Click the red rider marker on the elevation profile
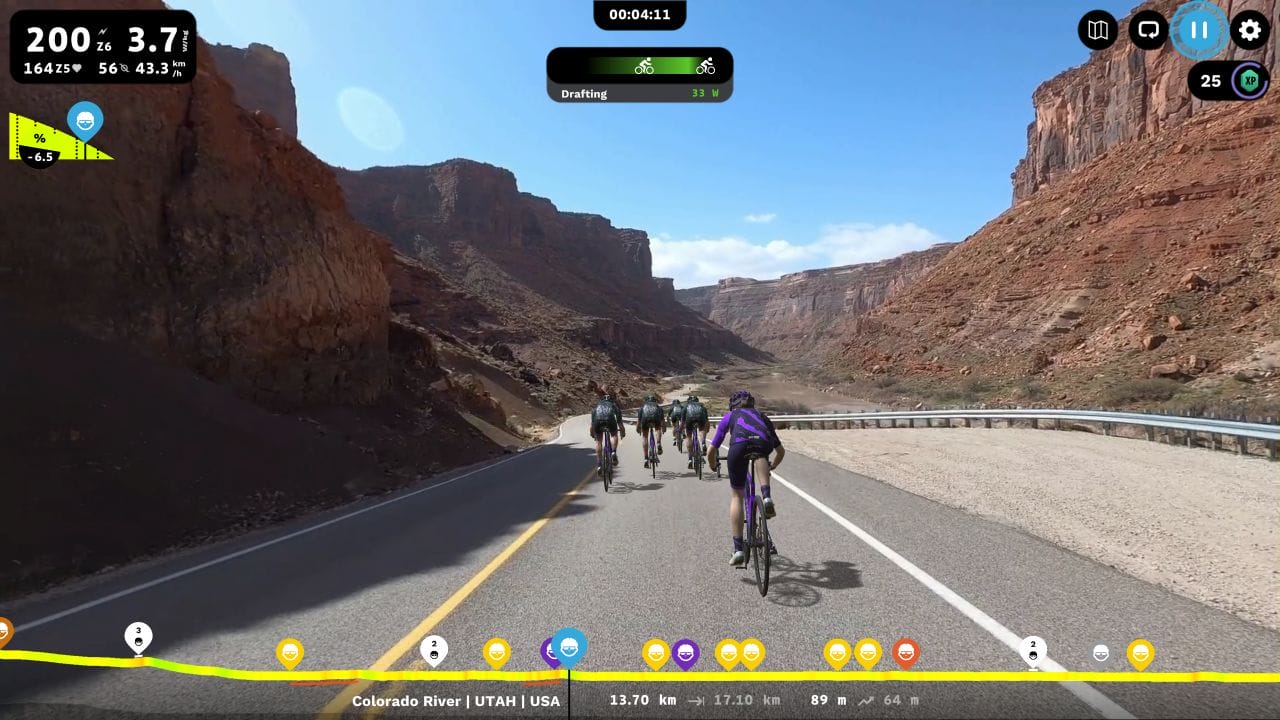1280x720 pixels. click(905, 651)
